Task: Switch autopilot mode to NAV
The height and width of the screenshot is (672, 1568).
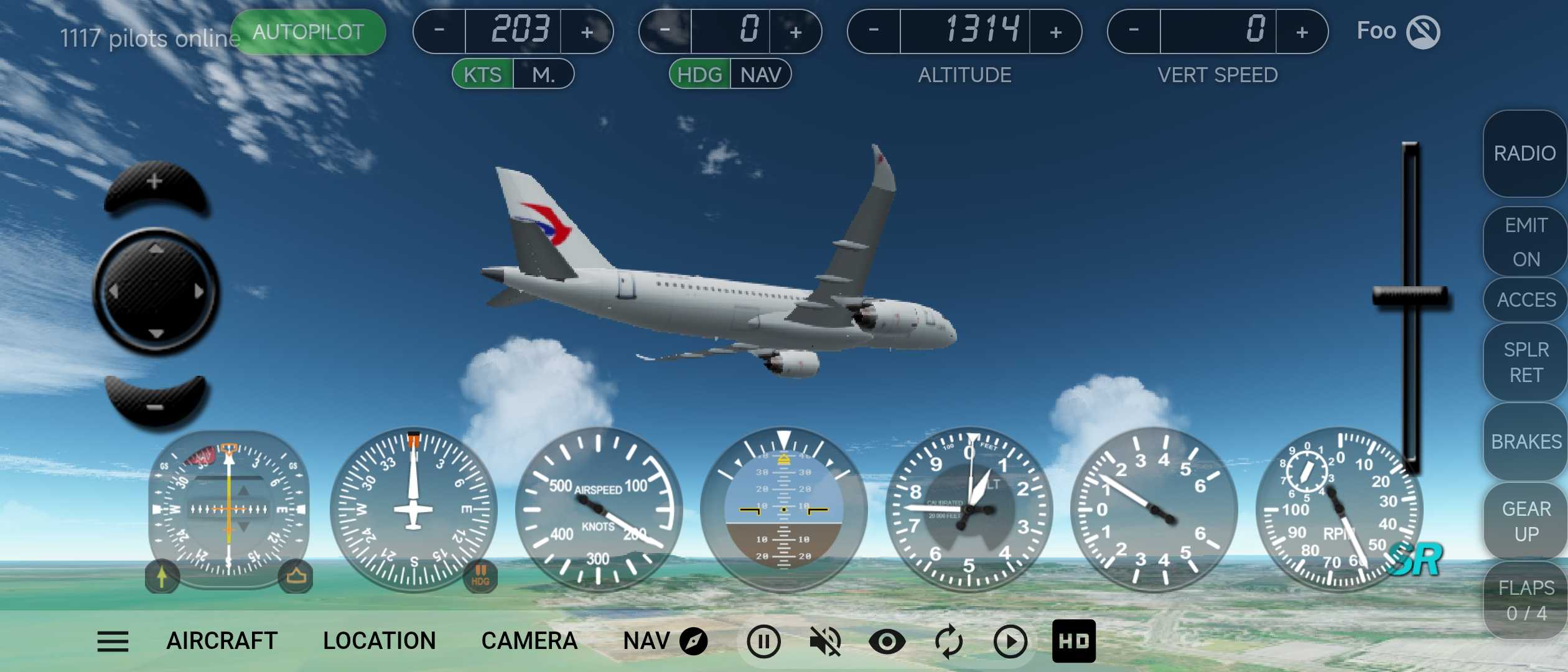Action: 760,75
